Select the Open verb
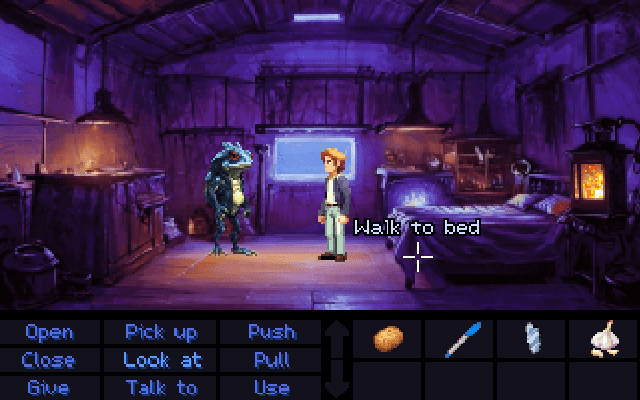This screenshot has height=400, width=640. [49, 332]
